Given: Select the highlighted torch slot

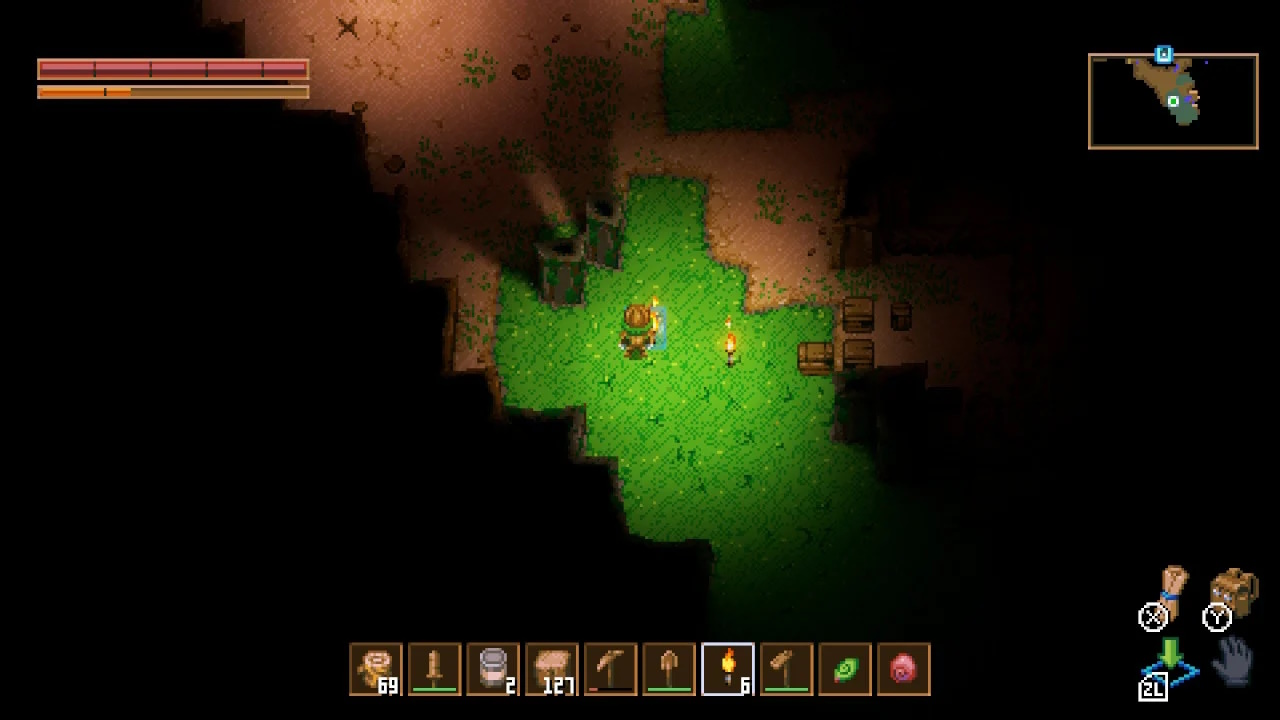Looking at the screenshot, I should pos(728,669).
